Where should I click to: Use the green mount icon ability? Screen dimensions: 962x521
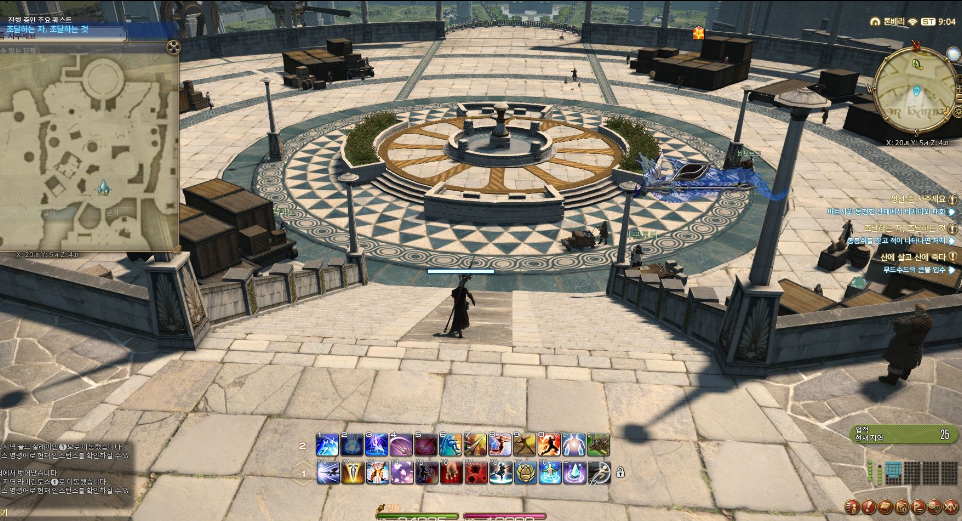(x=597, y=444)
